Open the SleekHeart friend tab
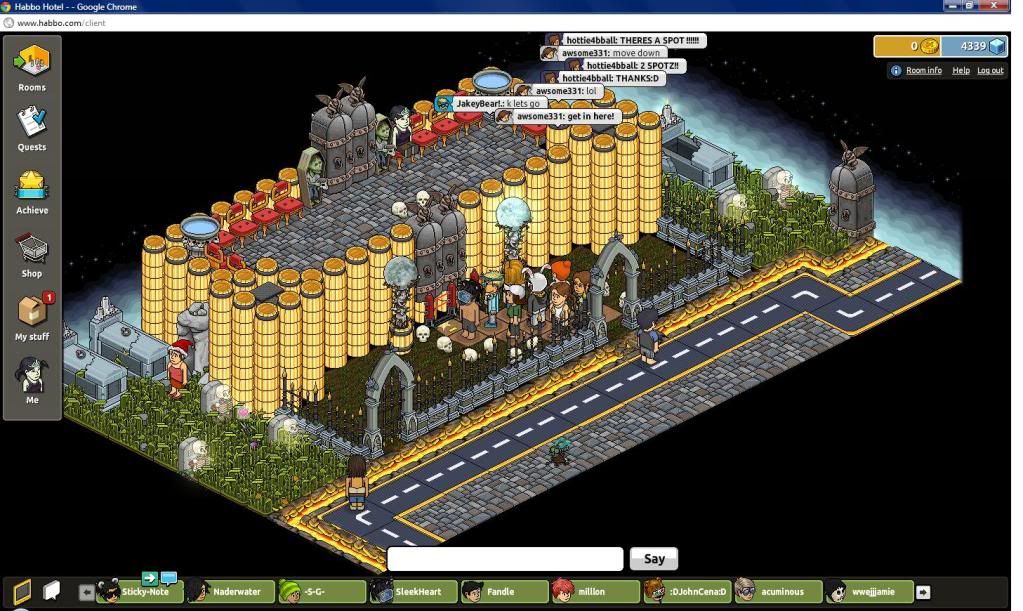This screenshot has height=611, width=1023. pos(411,592)
